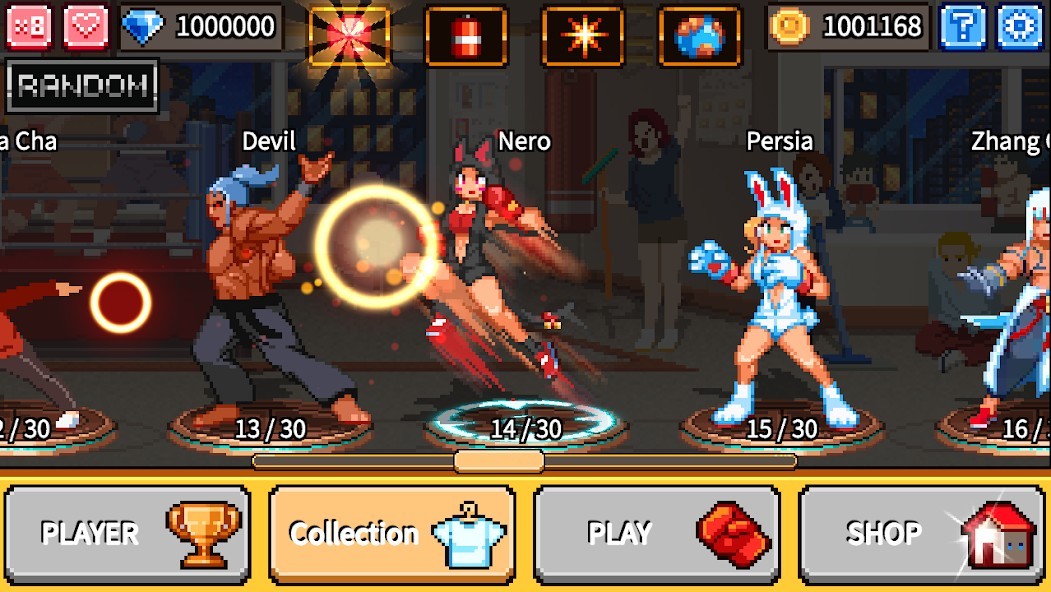Switch to the Collection tab
1051x592 pixels.
coord(393,533)
